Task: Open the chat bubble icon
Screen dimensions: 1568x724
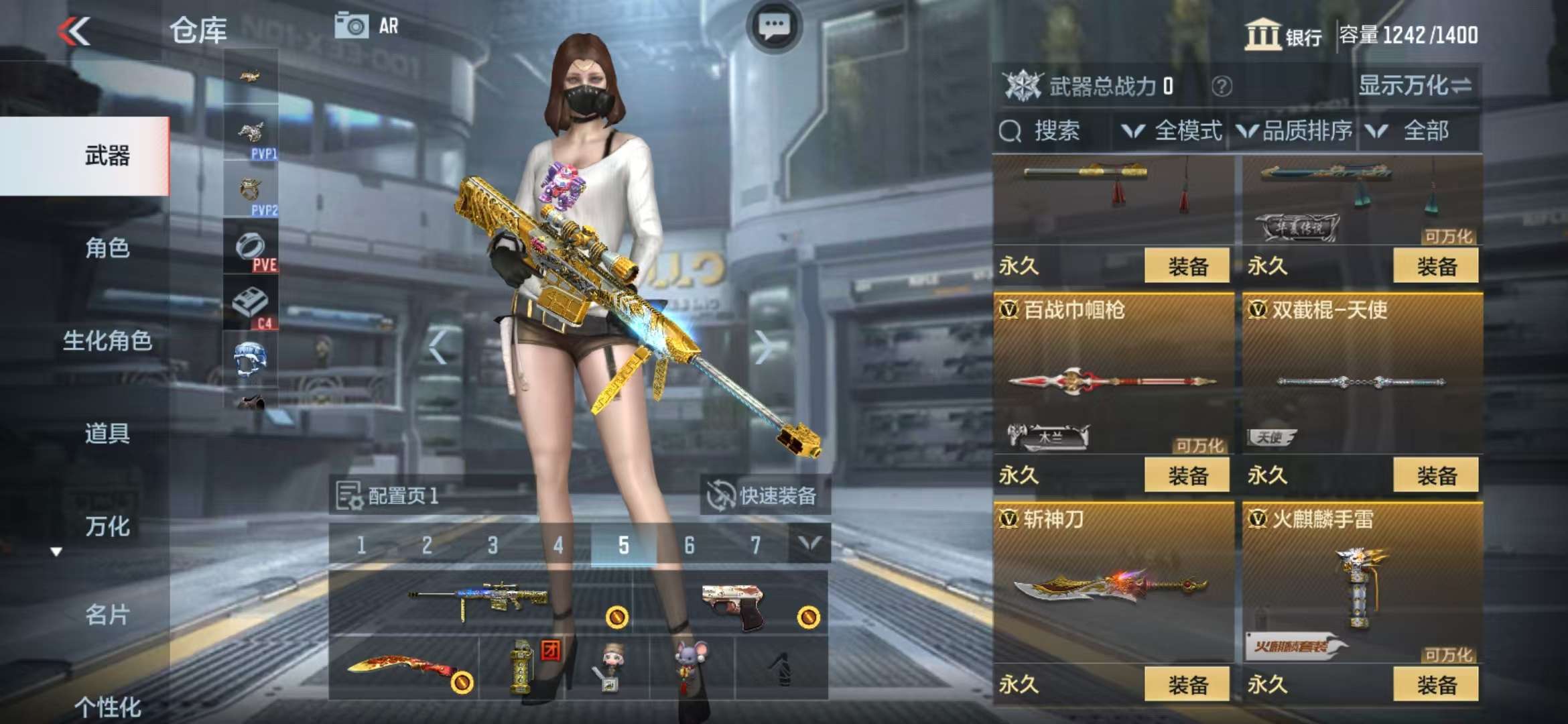Action: 774,27
